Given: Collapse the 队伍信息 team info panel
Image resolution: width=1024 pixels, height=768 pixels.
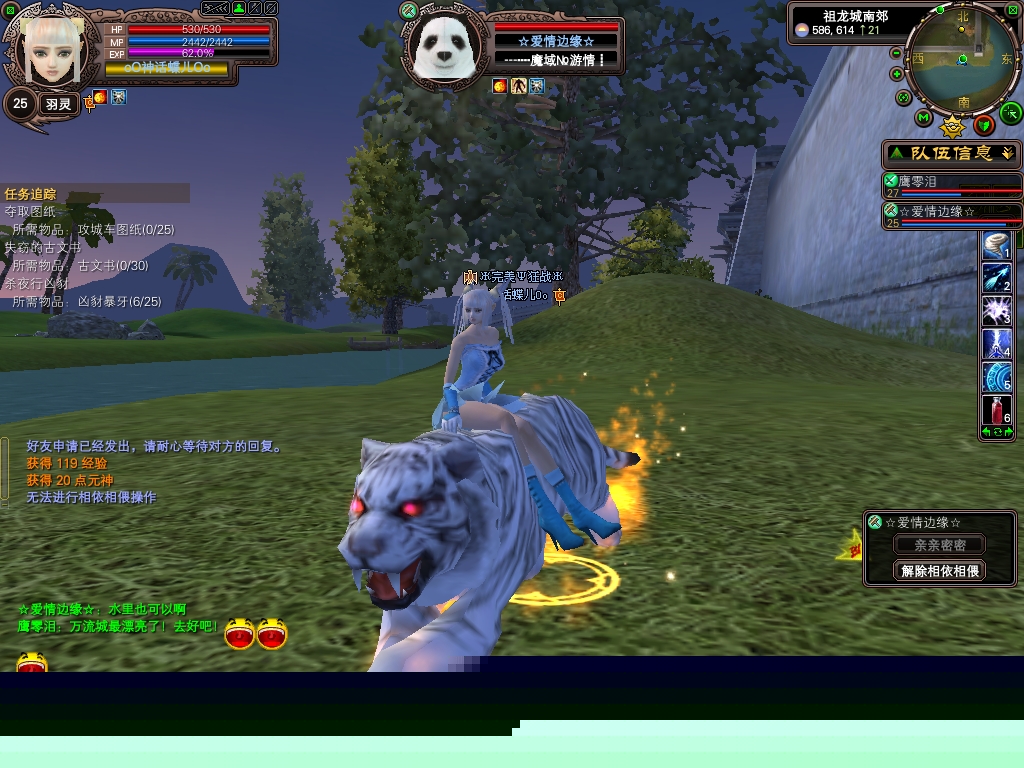Looking at the screenshot, I should [x=1006, y=153].
